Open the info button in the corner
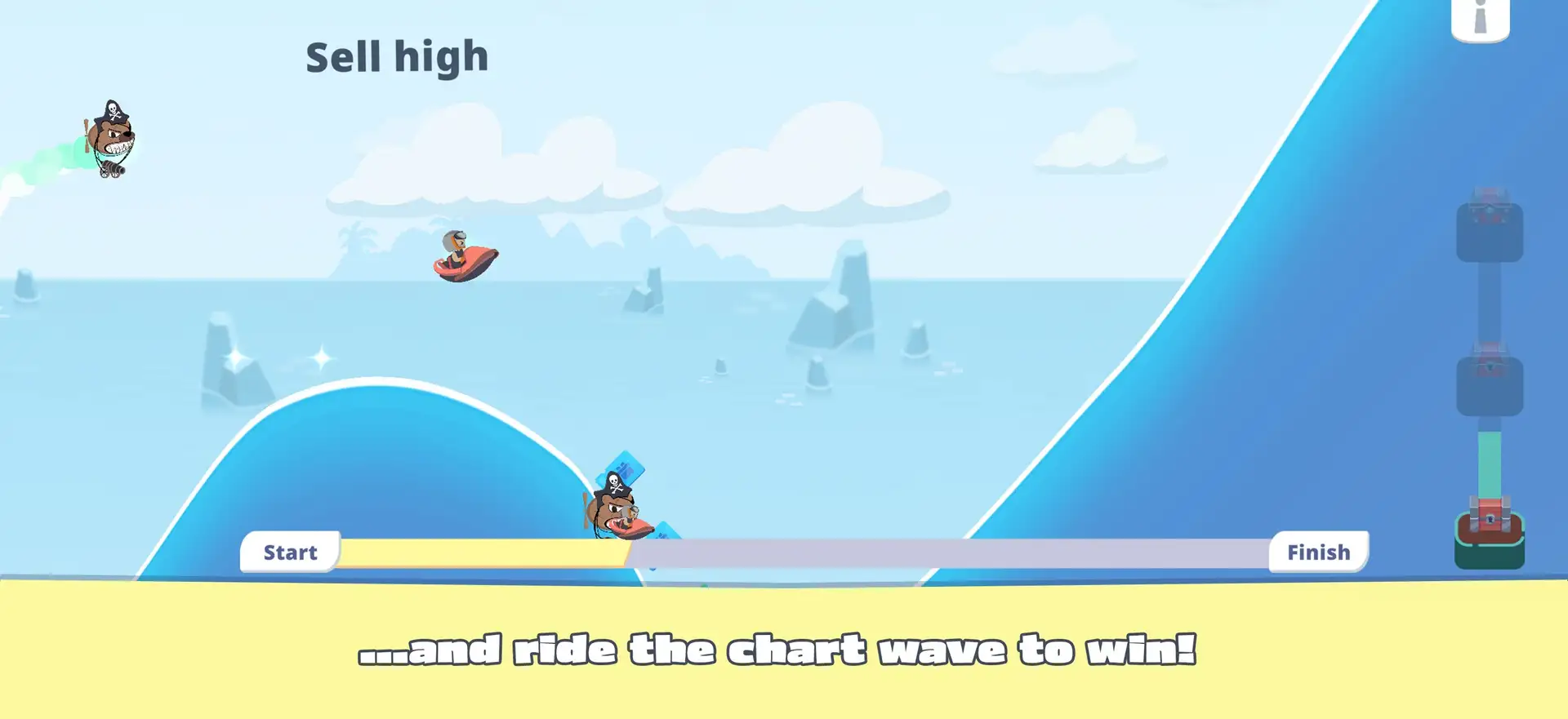Screen dimensions: 1568x719 tap(1480, 18)
